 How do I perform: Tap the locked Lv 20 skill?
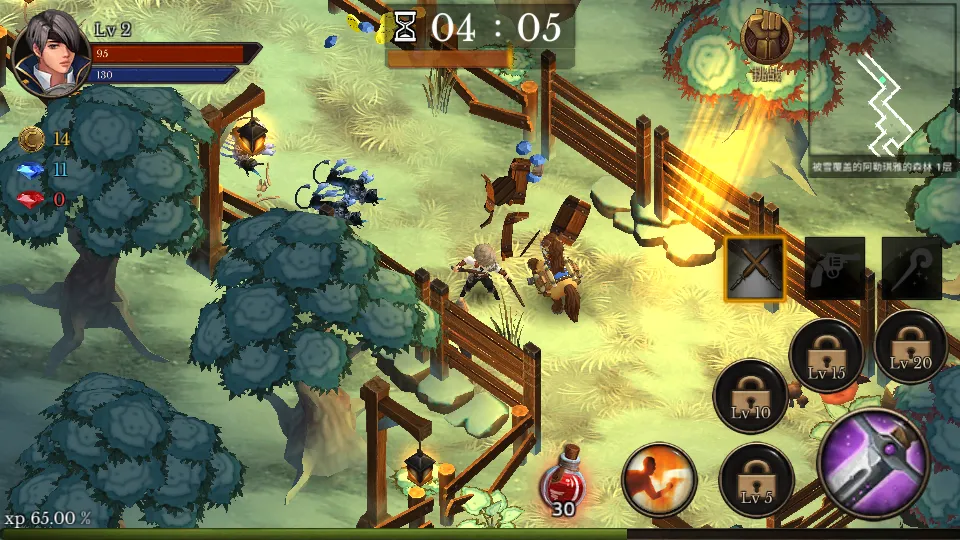pyautogui.click(x=910, y=346)
